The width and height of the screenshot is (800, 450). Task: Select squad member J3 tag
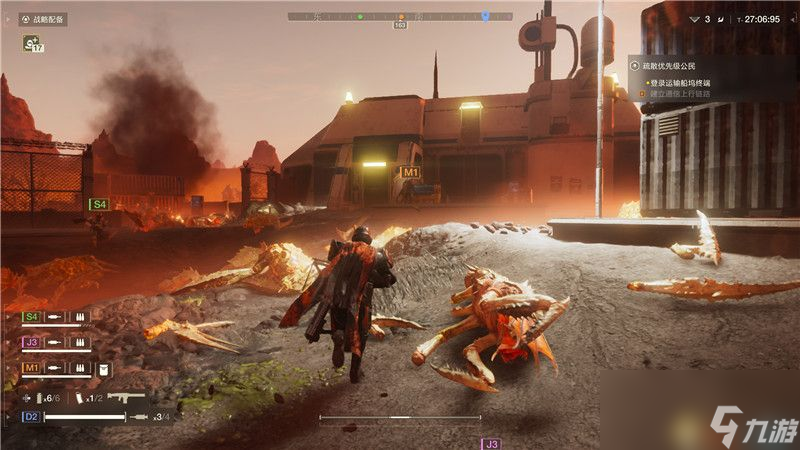tap(32, 343)
